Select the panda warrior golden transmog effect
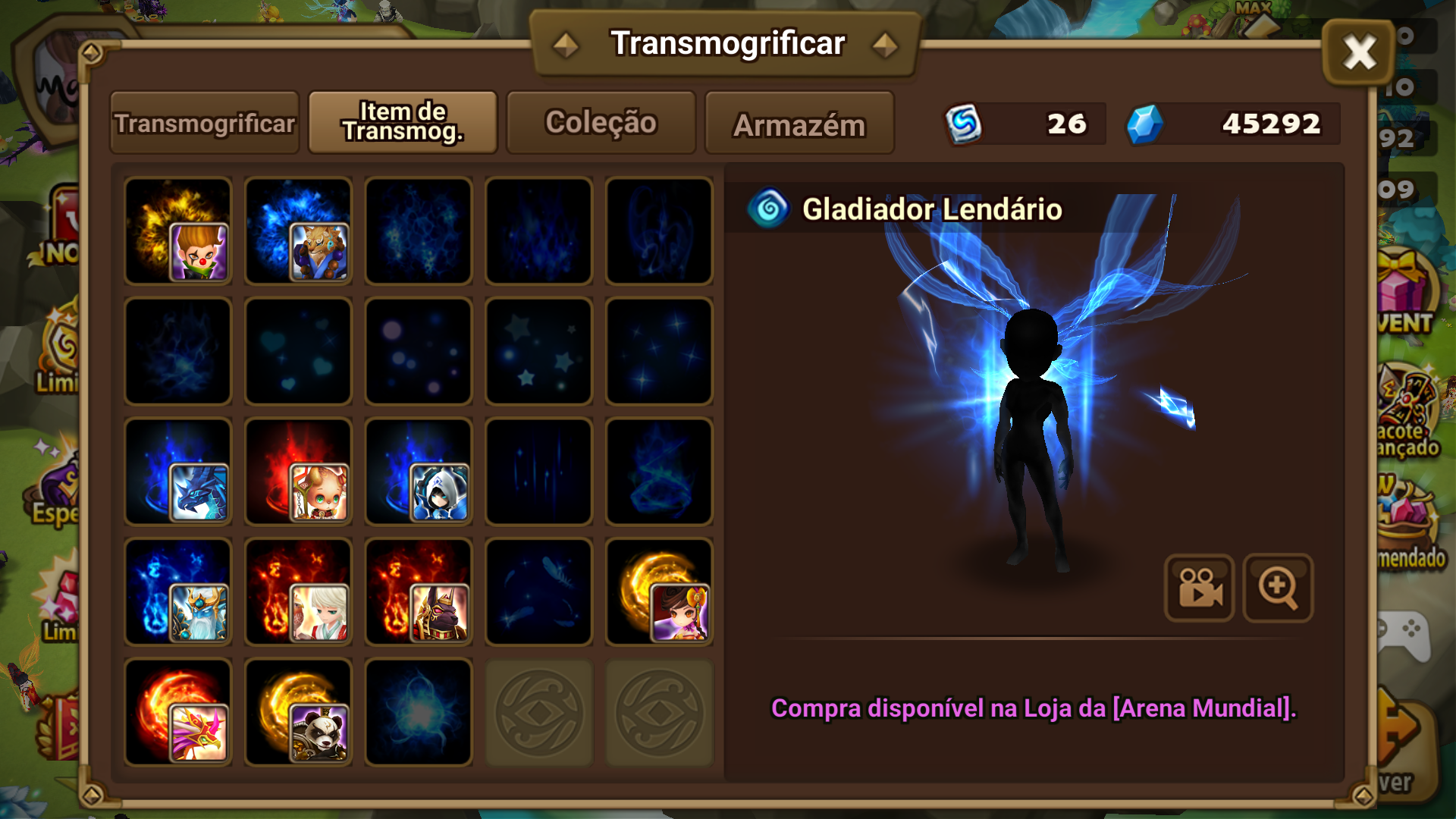The width and height of the screenshot is (1456, 819). 298,711
